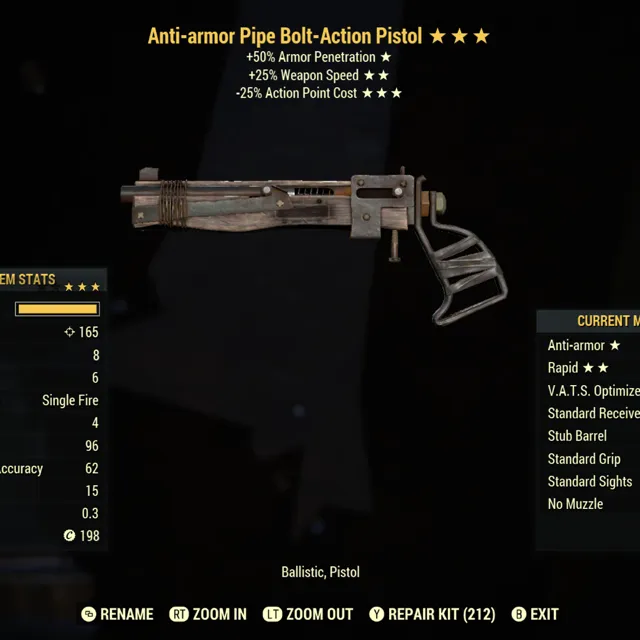Click the Standard Receiver mod row
This screenshot has height=640, width=640.
coord(593,413)
